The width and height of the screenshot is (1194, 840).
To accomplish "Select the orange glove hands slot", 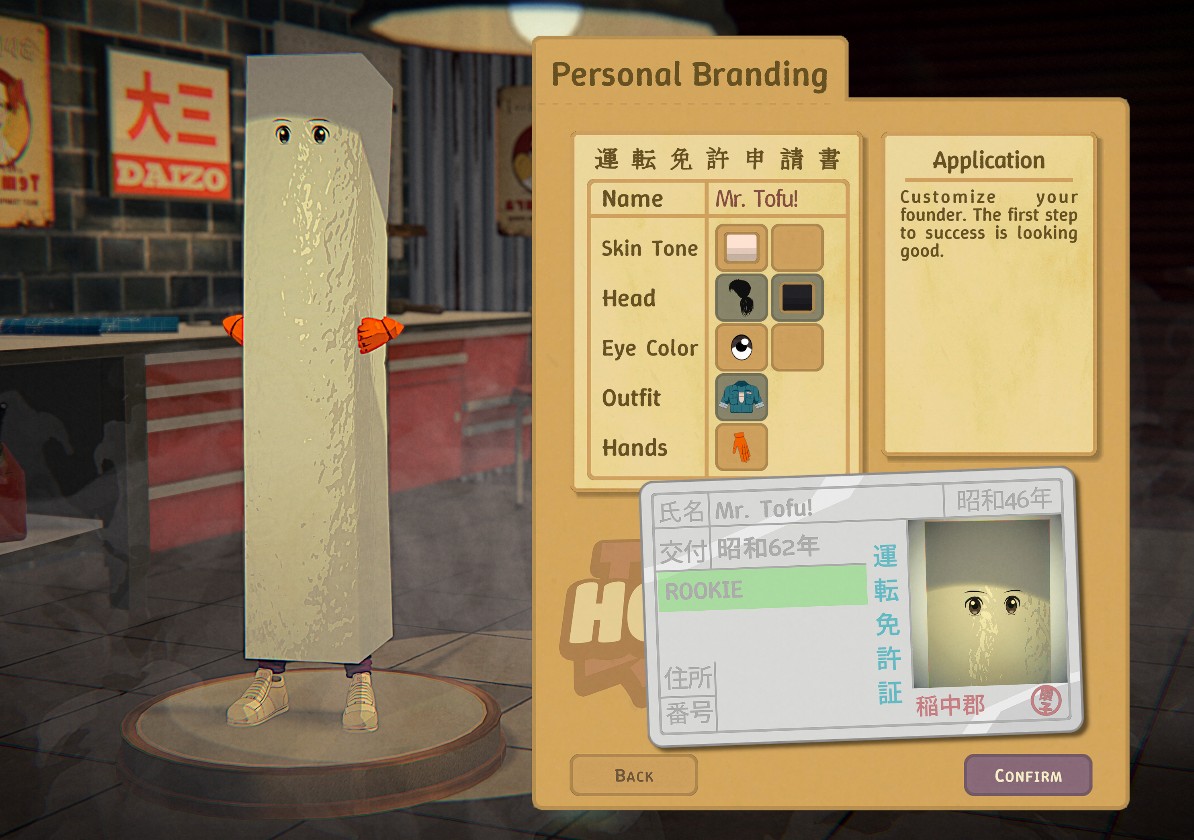I will click(x=741, y=447).
